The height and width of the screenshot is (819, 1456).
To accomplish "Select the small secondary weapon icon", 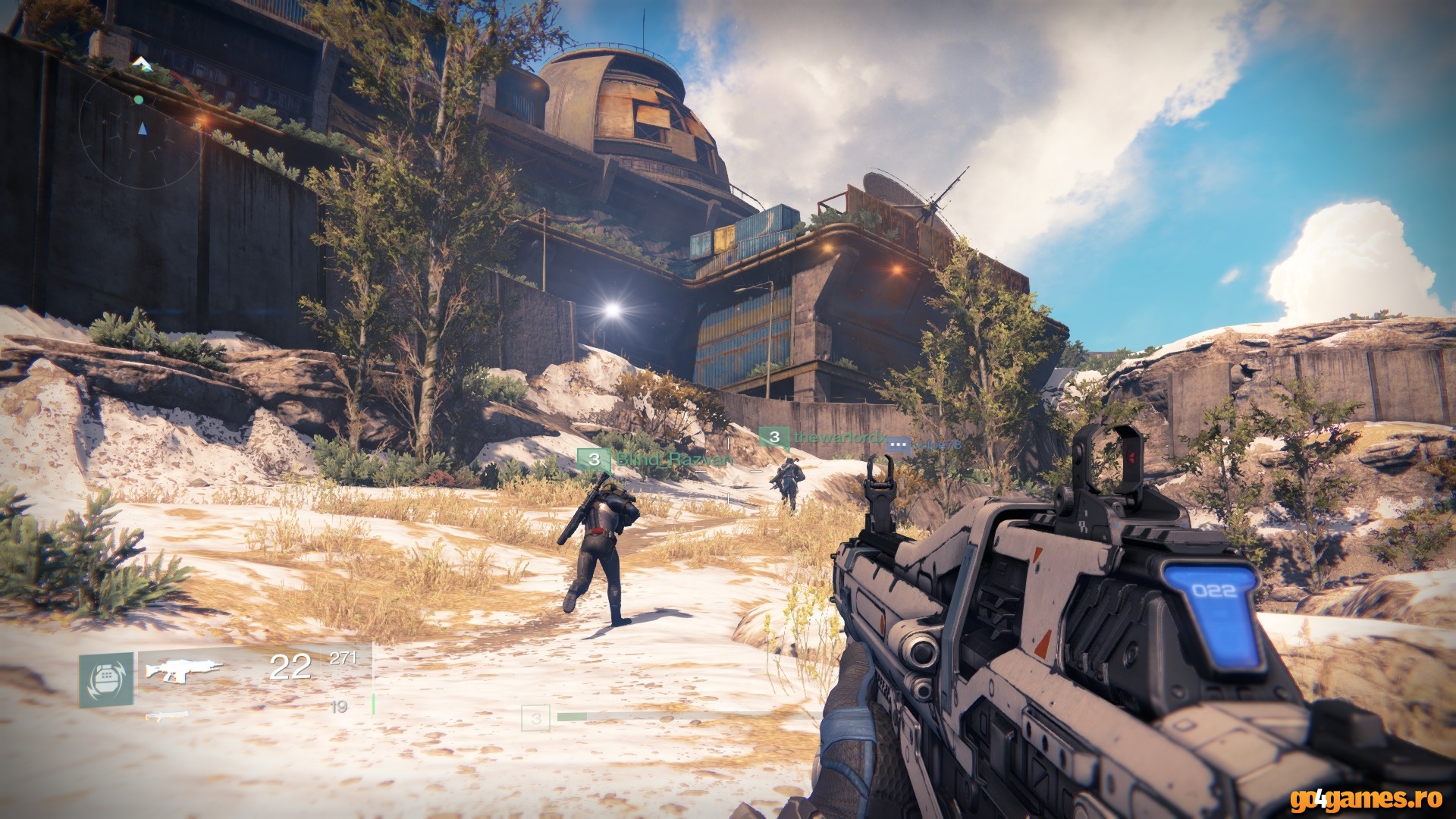I will 166,714.
